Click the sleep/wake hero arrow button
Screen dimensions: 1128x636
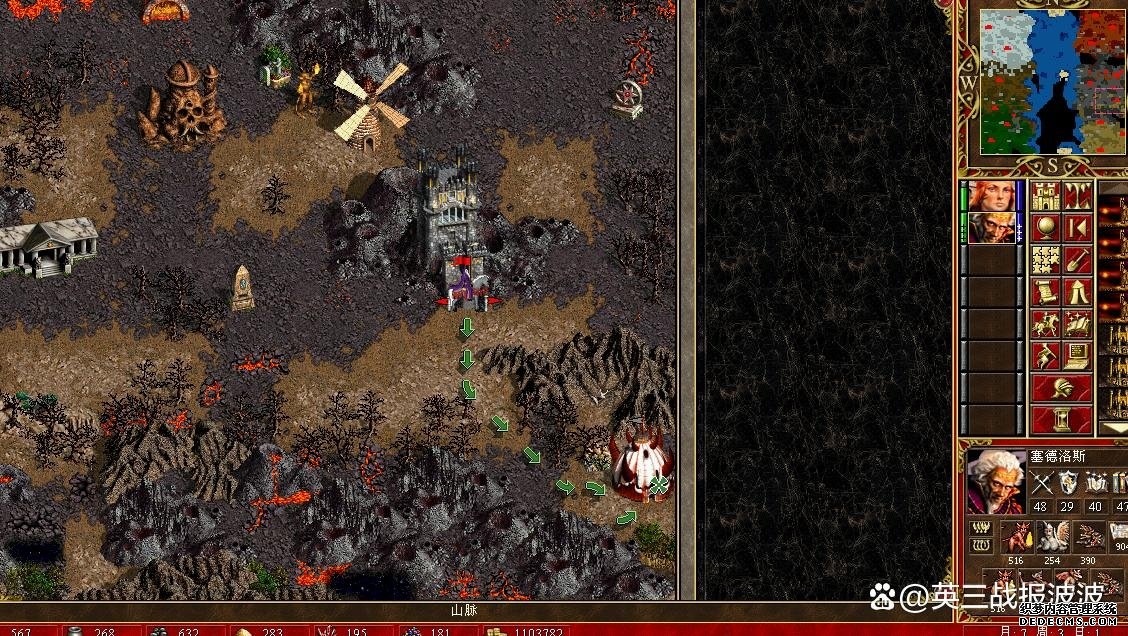click(1077, 228)
